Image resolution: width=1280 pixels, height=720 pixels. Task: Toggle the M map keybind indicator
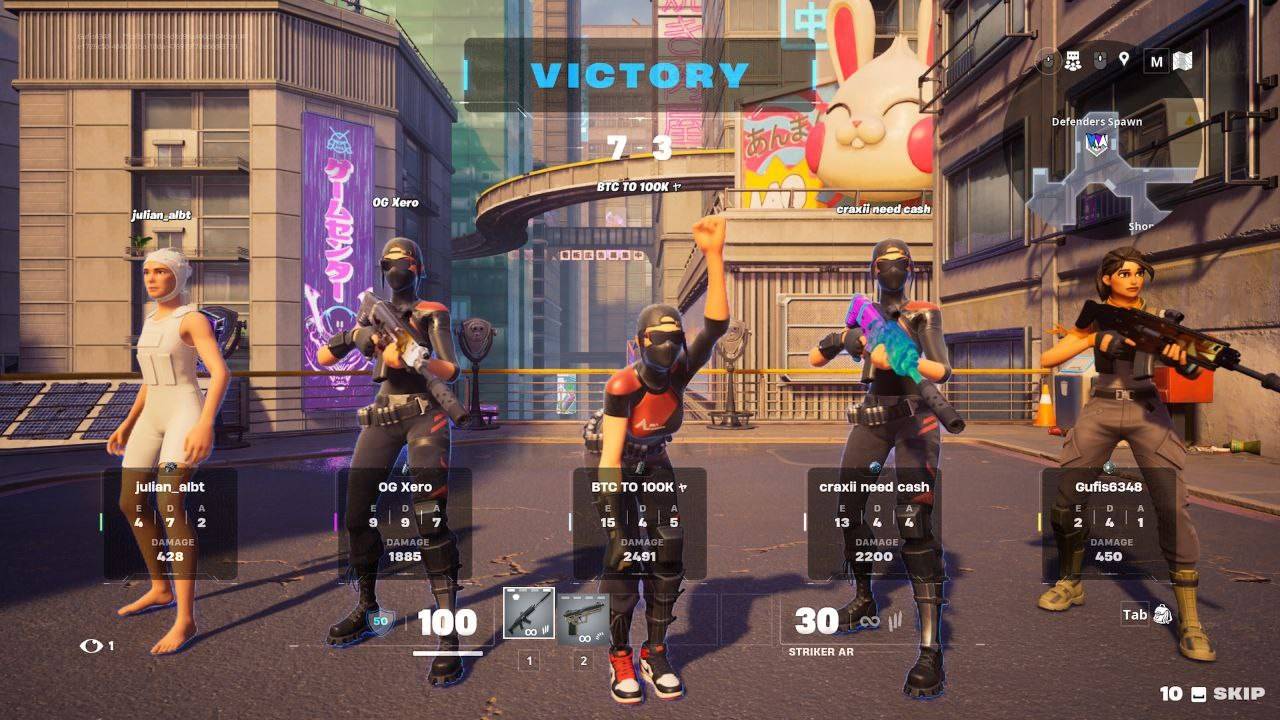(1155, 59)
